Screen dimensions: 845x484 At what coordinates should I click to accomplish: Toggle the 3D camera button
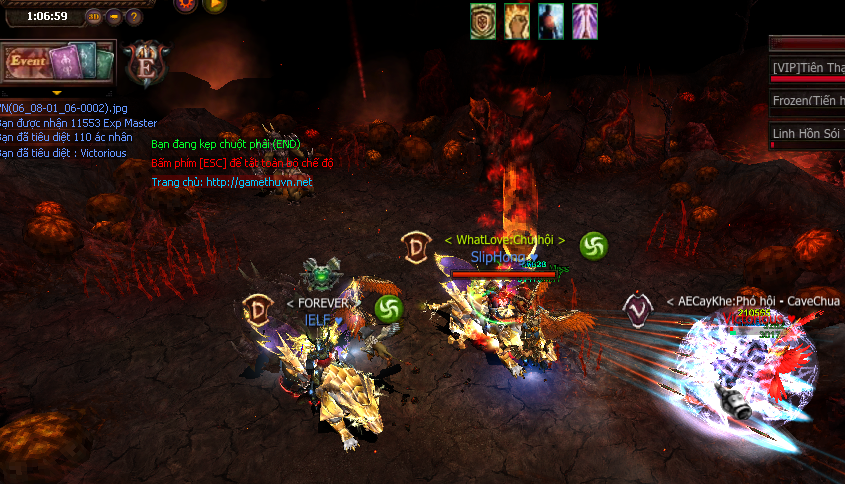click(x=94, y=16)
